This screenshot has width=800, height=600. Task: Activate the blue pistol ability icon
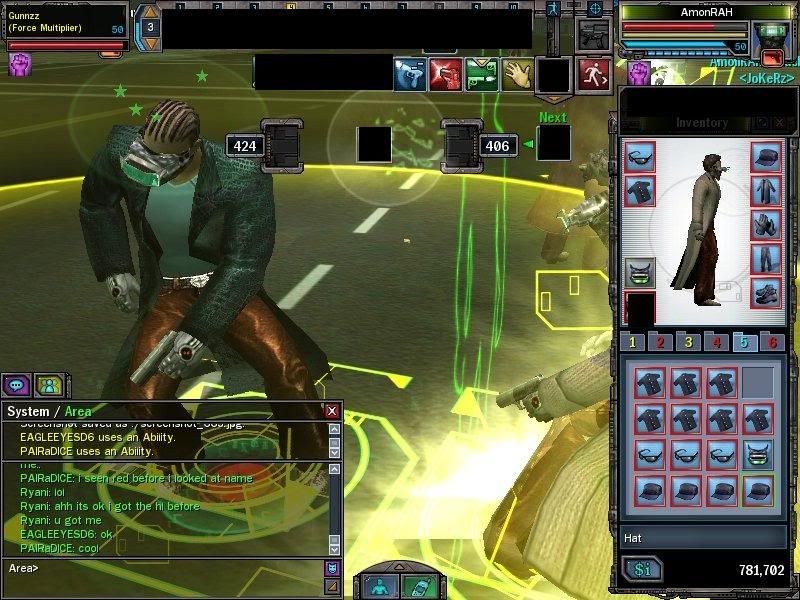tap(409, 74)
